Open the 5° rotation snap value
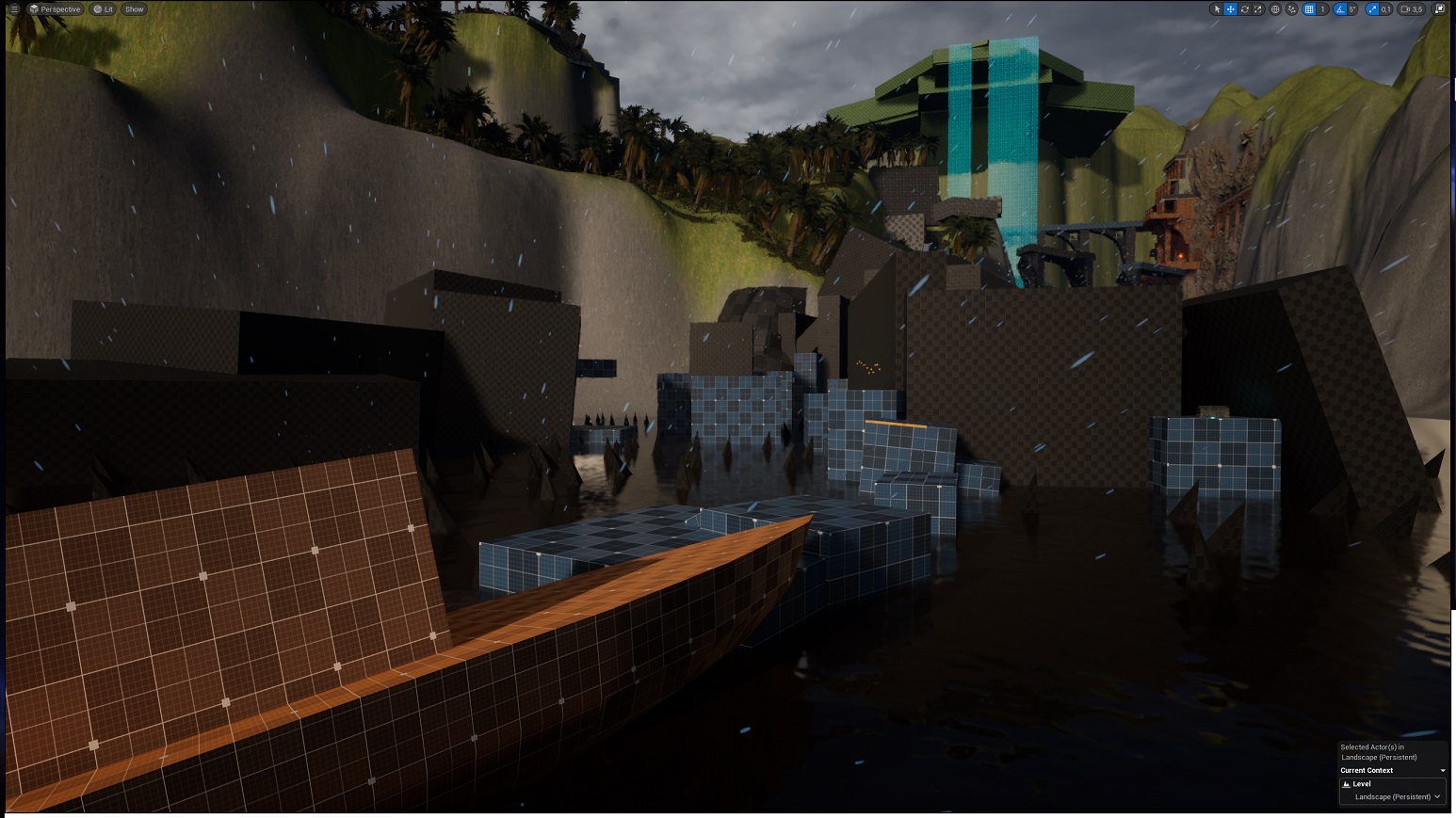1456x818 pixels. point(1352,9)
